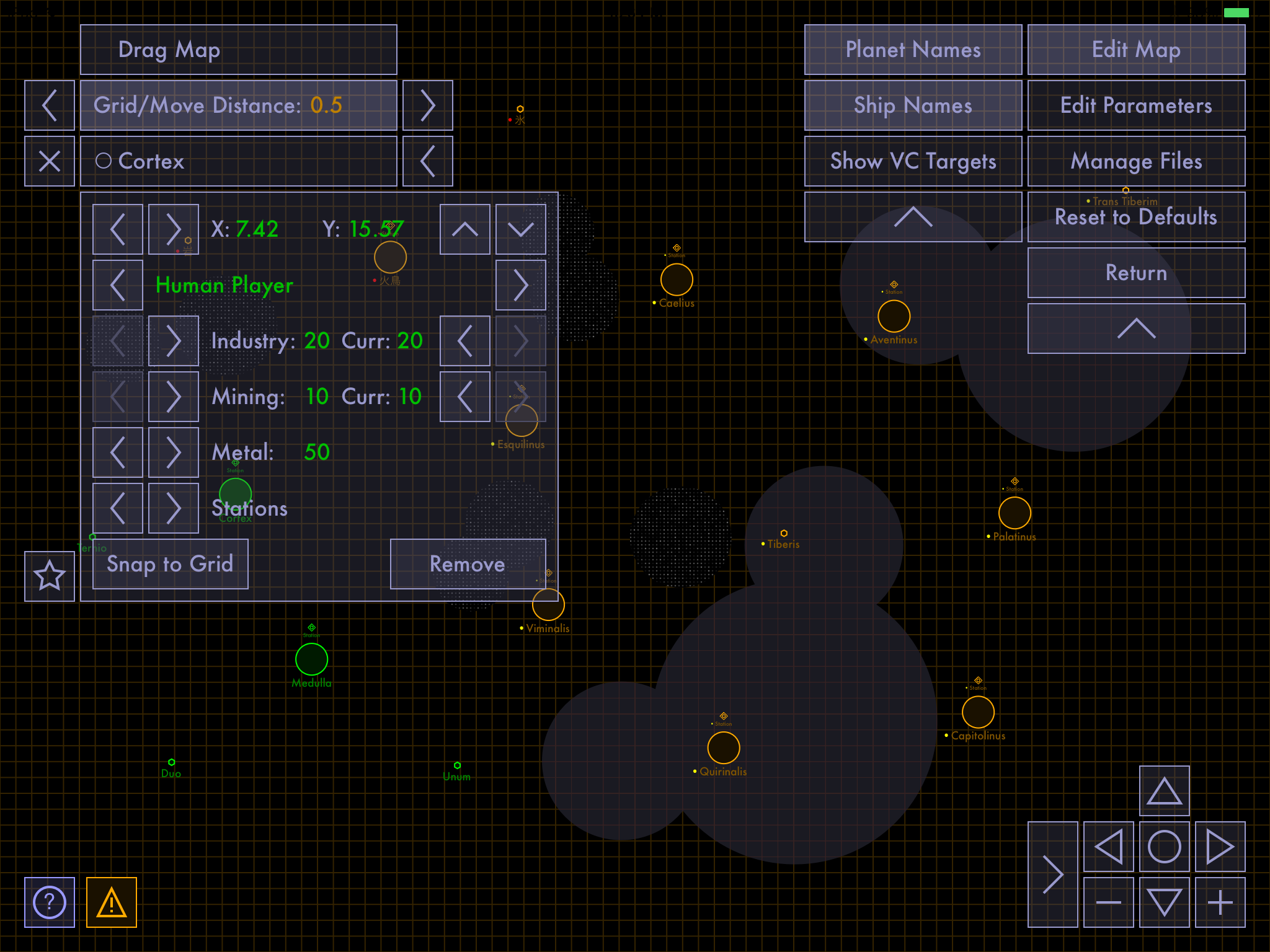Image resolution: width=1270 pixels, height=952 pixels.
Task: Close the Cortex panel with X
Action: coord(50,161)
